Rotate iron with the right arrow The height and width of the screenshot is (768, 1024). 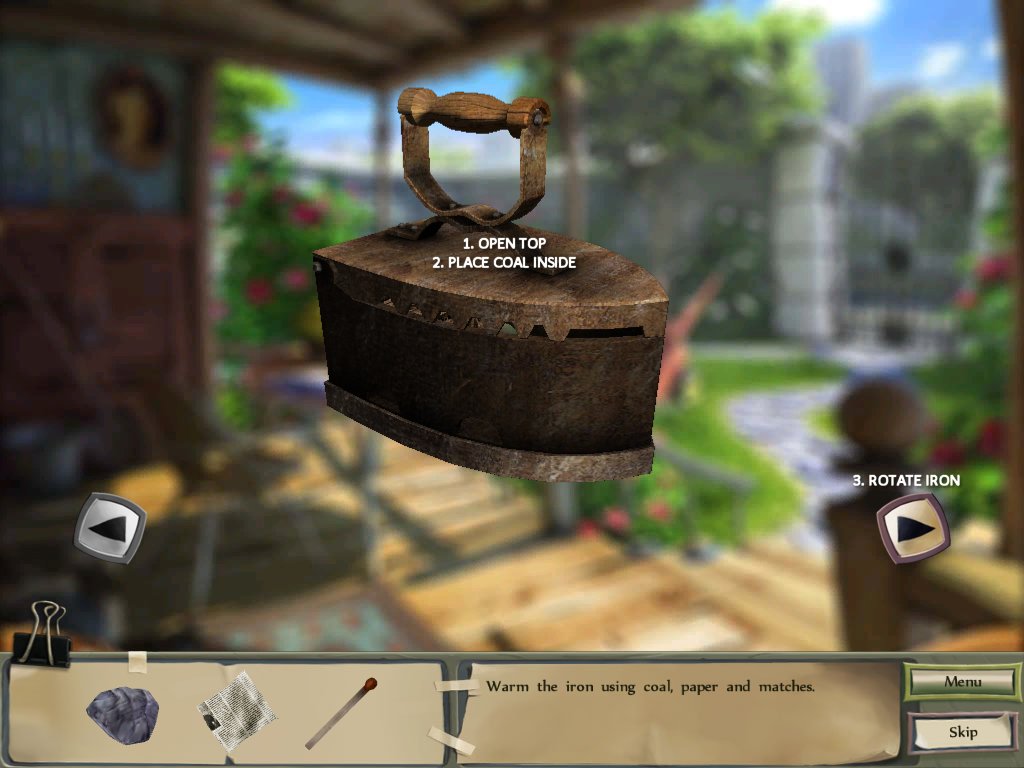point(912,528)
